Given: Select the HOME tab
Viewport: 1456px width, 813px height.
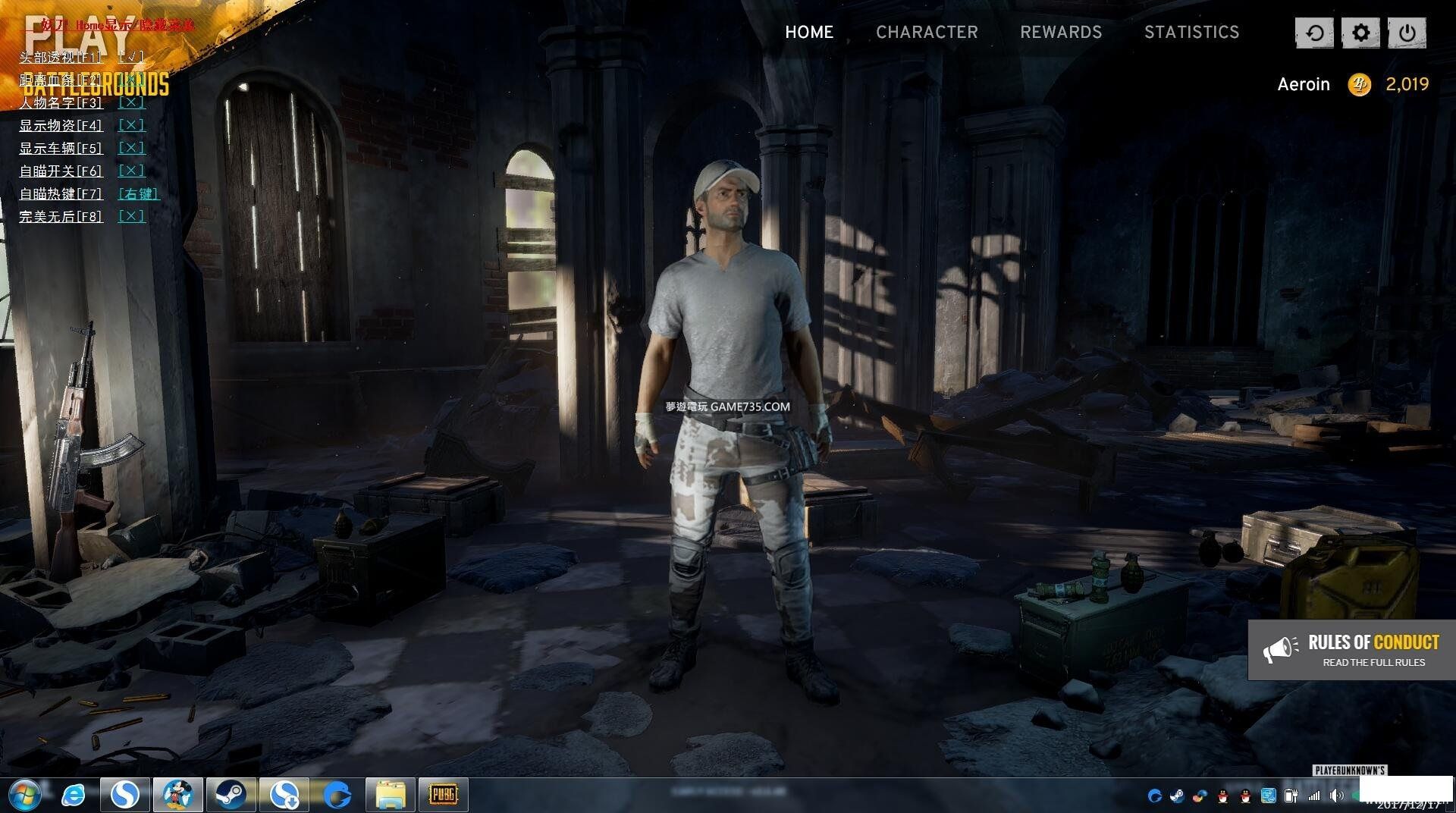Looking at the screenshot, I should 808,32.
